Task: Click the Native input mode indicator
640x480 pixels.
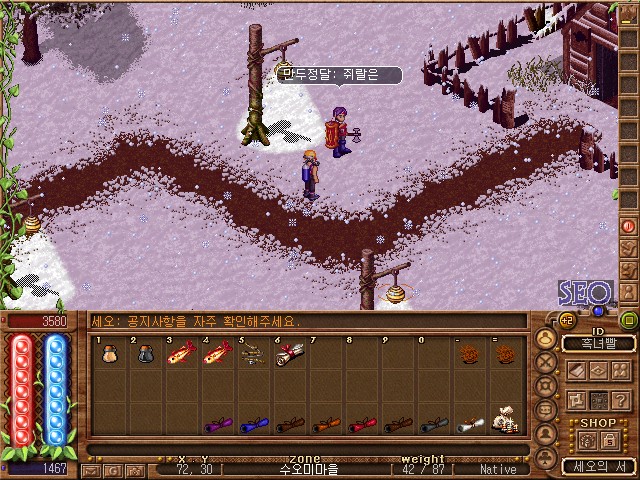Action: point(499,468)
